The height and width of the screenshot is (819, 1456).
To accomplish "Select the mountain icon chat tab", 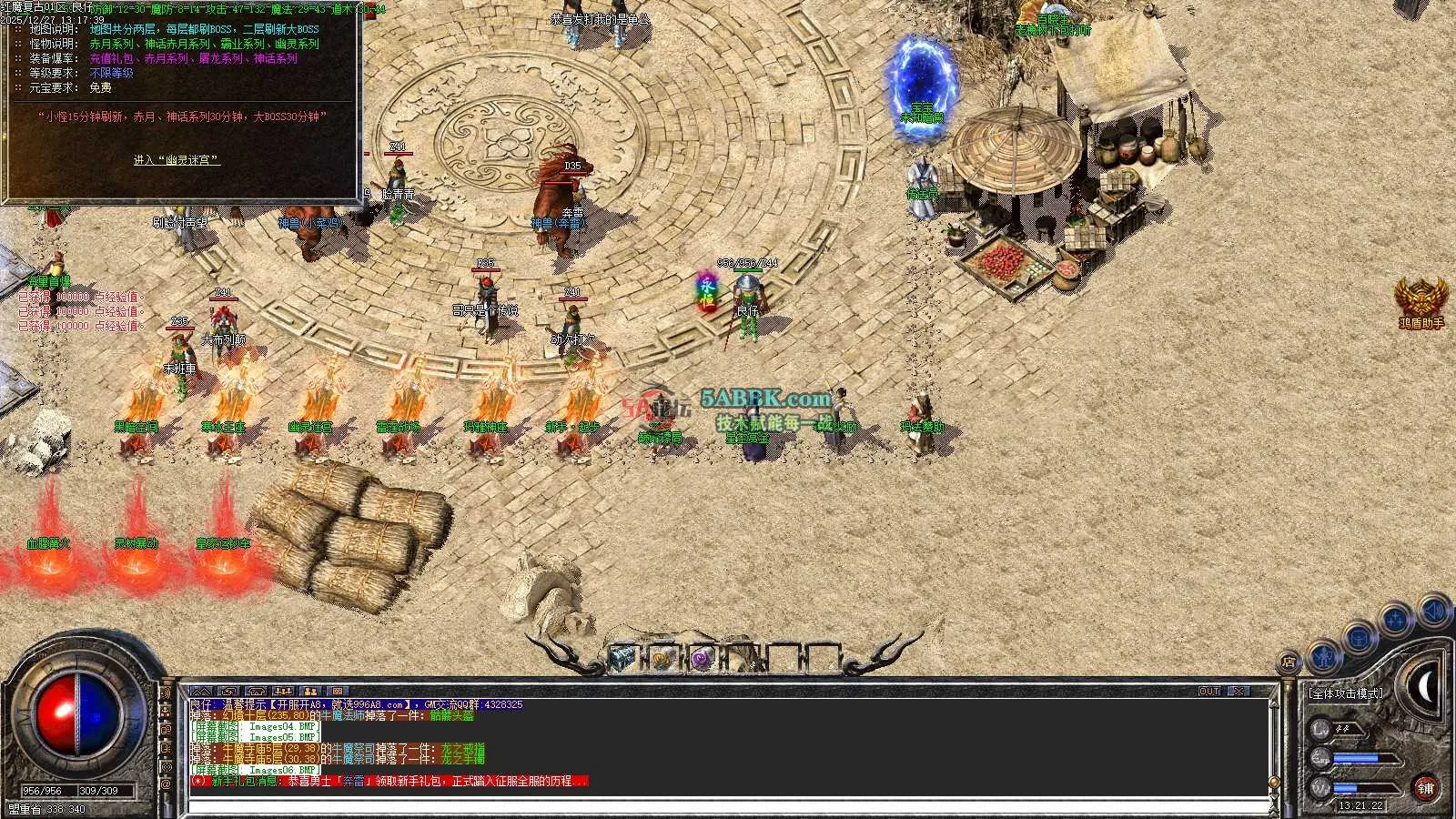I will [201, 692].
